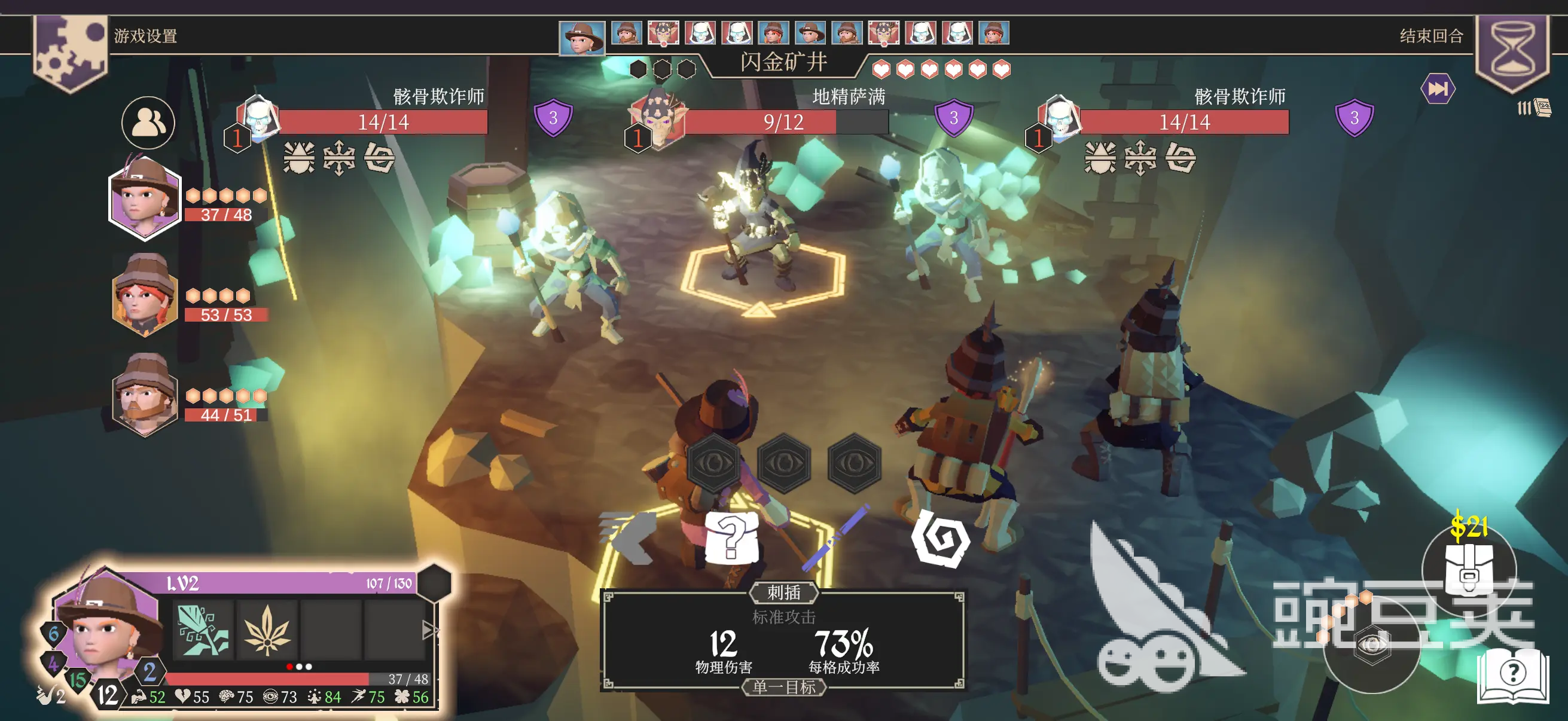This screenshot has width=1568, height=721.
Task: Open the help book with question mark
Action: coord(1512,674)
